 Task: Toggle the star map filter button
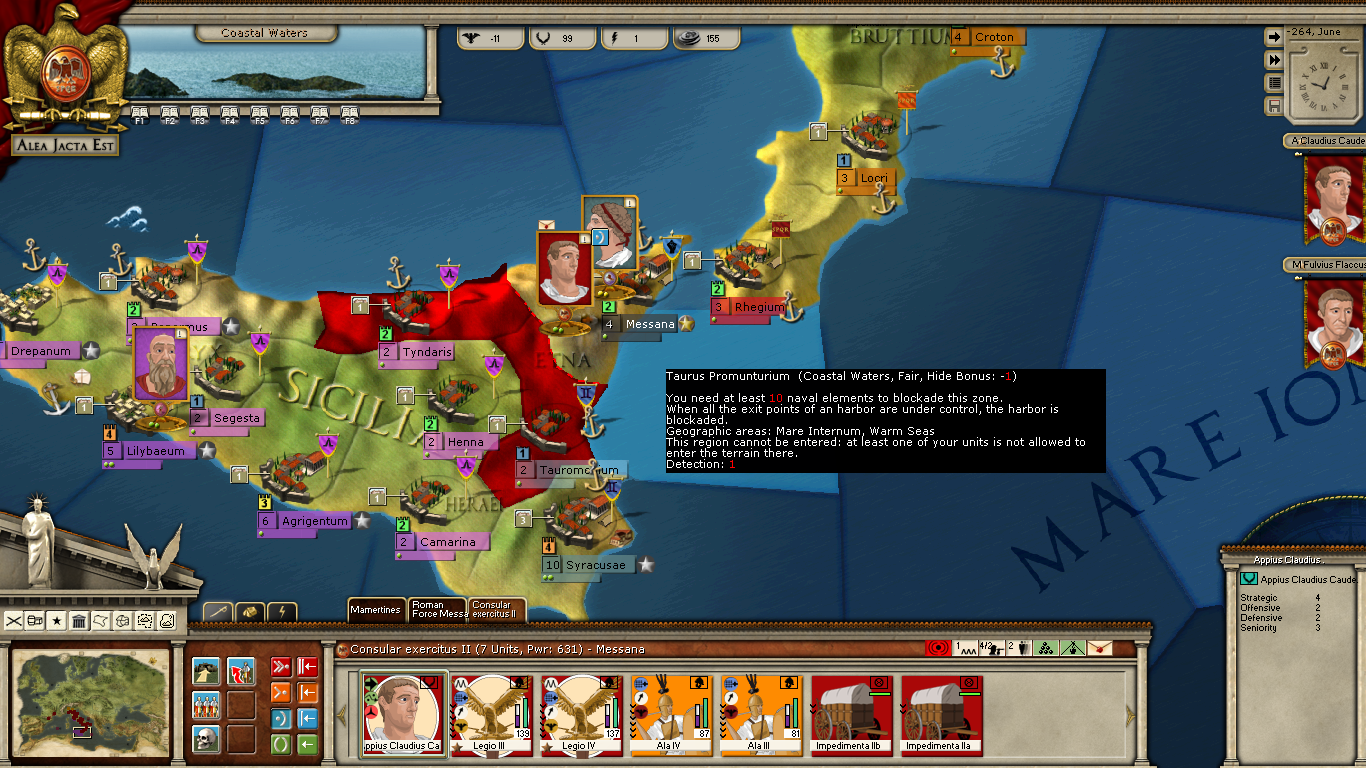[x=57, y=621]
